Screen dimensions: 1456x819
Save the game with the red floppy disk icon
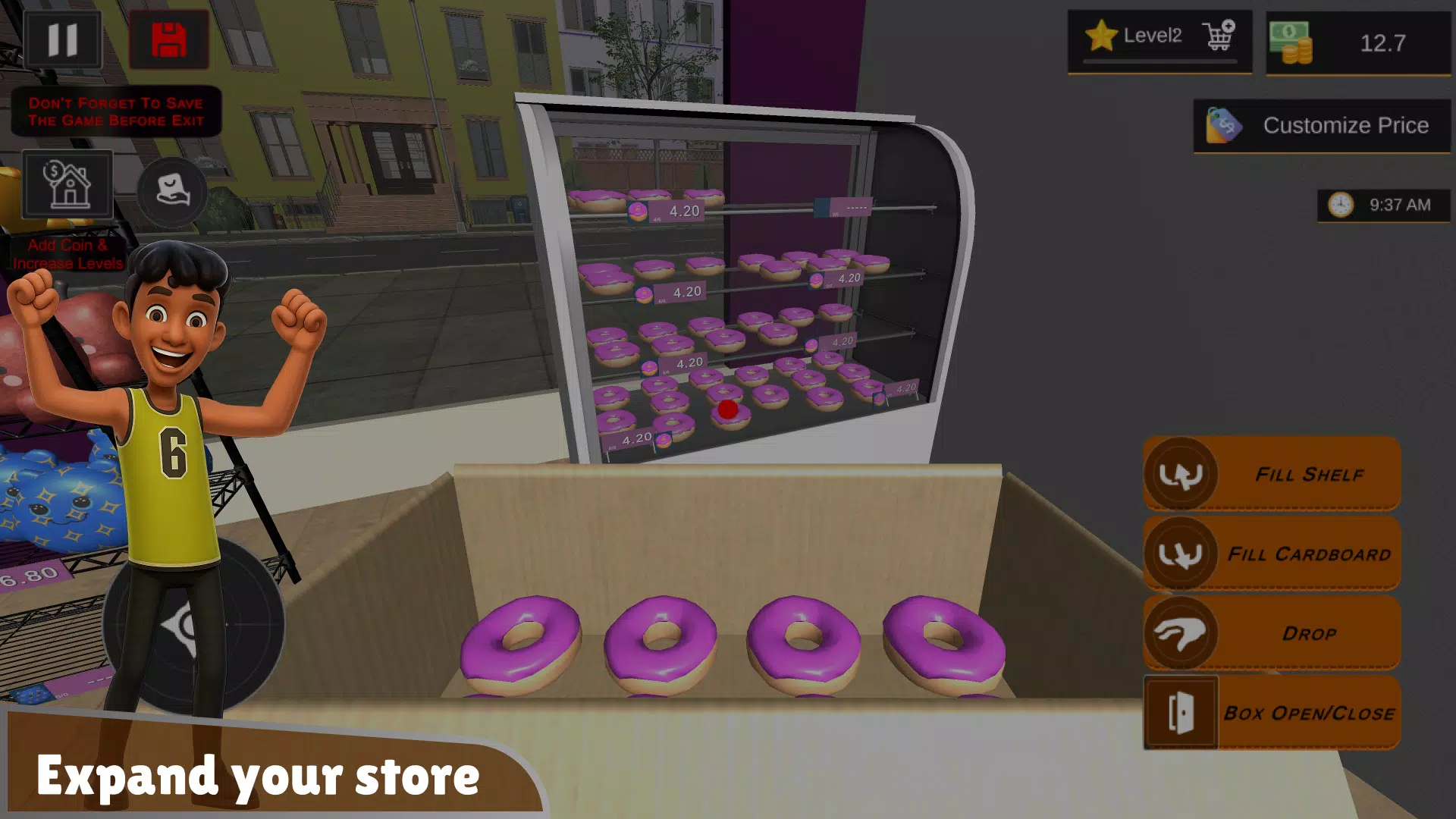click(168, 39)
